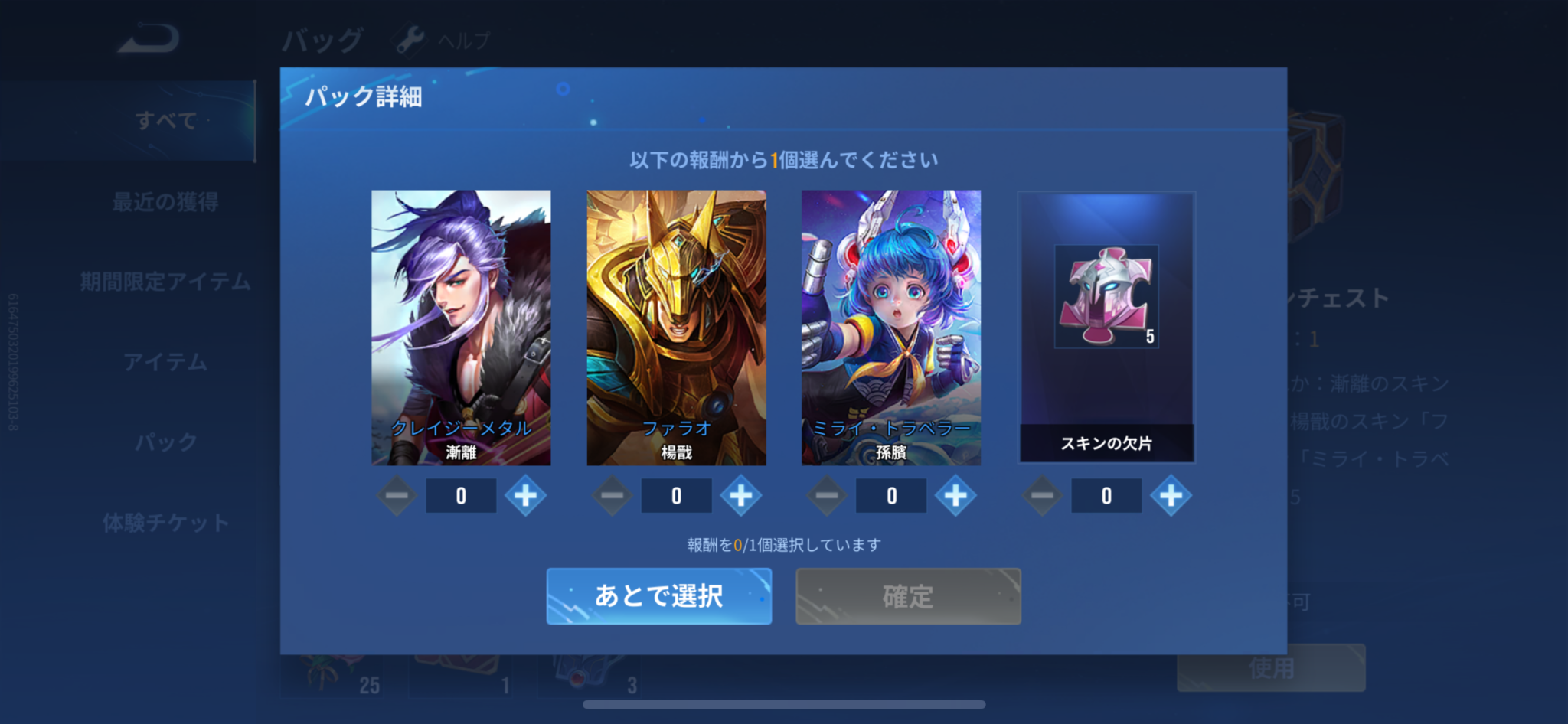
Task: Click the item icon showing 1 at bottom
Action: tap(459, 673)
